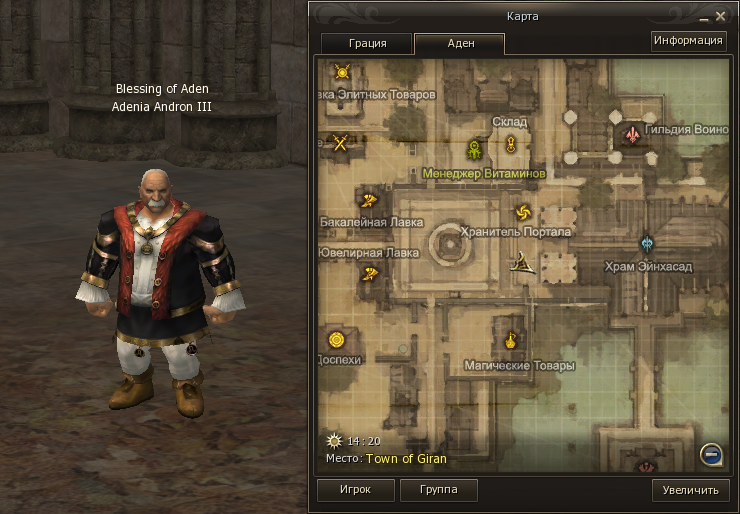Click the Группа button
The image size is (740, 514).
coord(438,490)
